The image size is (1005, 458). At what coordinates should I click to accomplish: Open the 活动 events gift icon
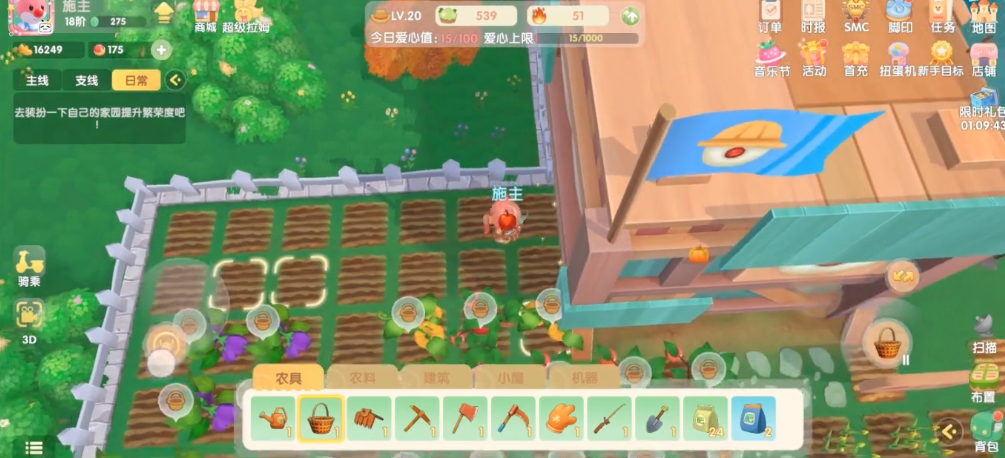814,57
